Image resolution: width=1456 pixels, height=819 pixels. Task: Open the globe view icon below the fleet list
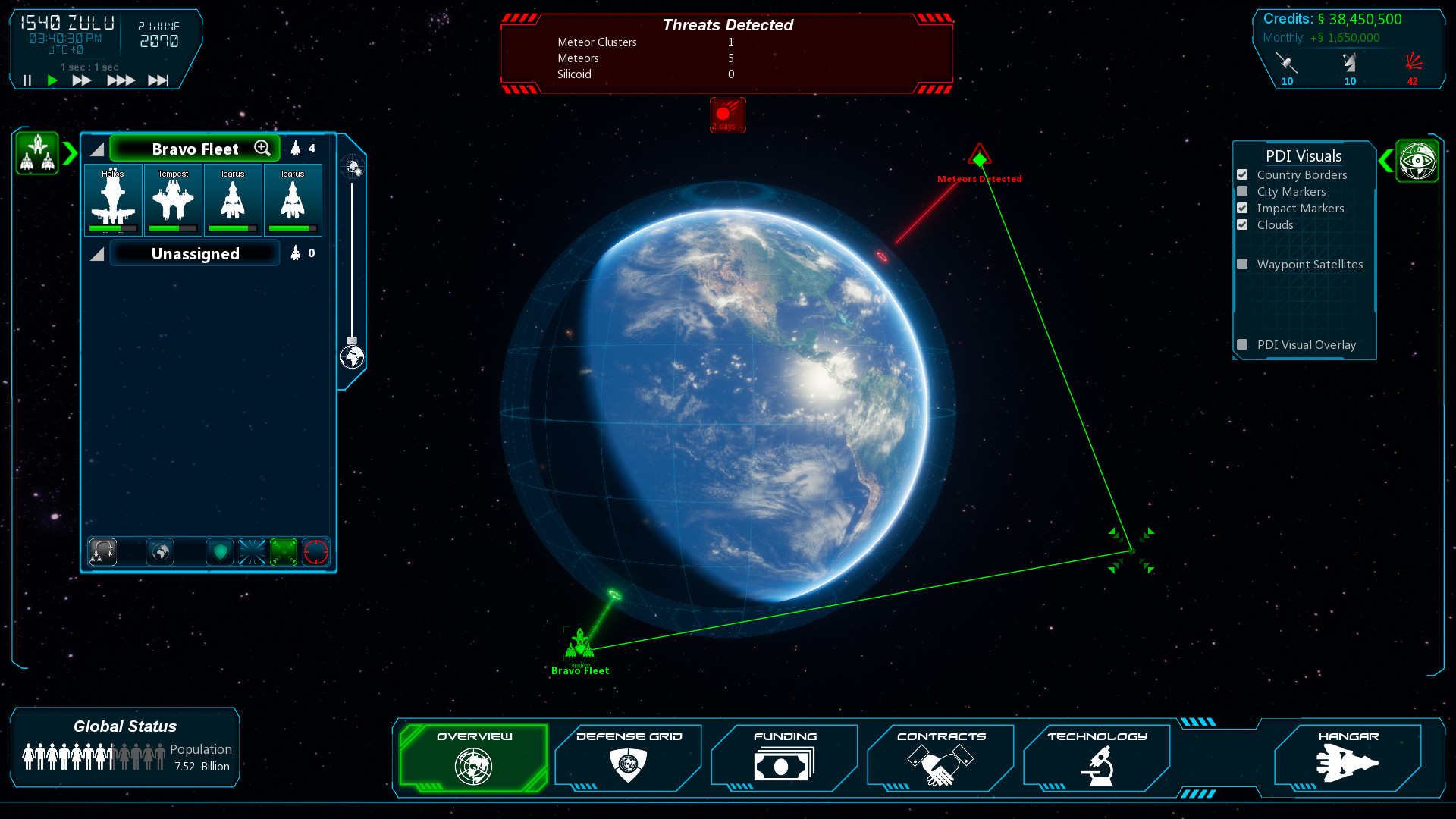tap(160, 551)
